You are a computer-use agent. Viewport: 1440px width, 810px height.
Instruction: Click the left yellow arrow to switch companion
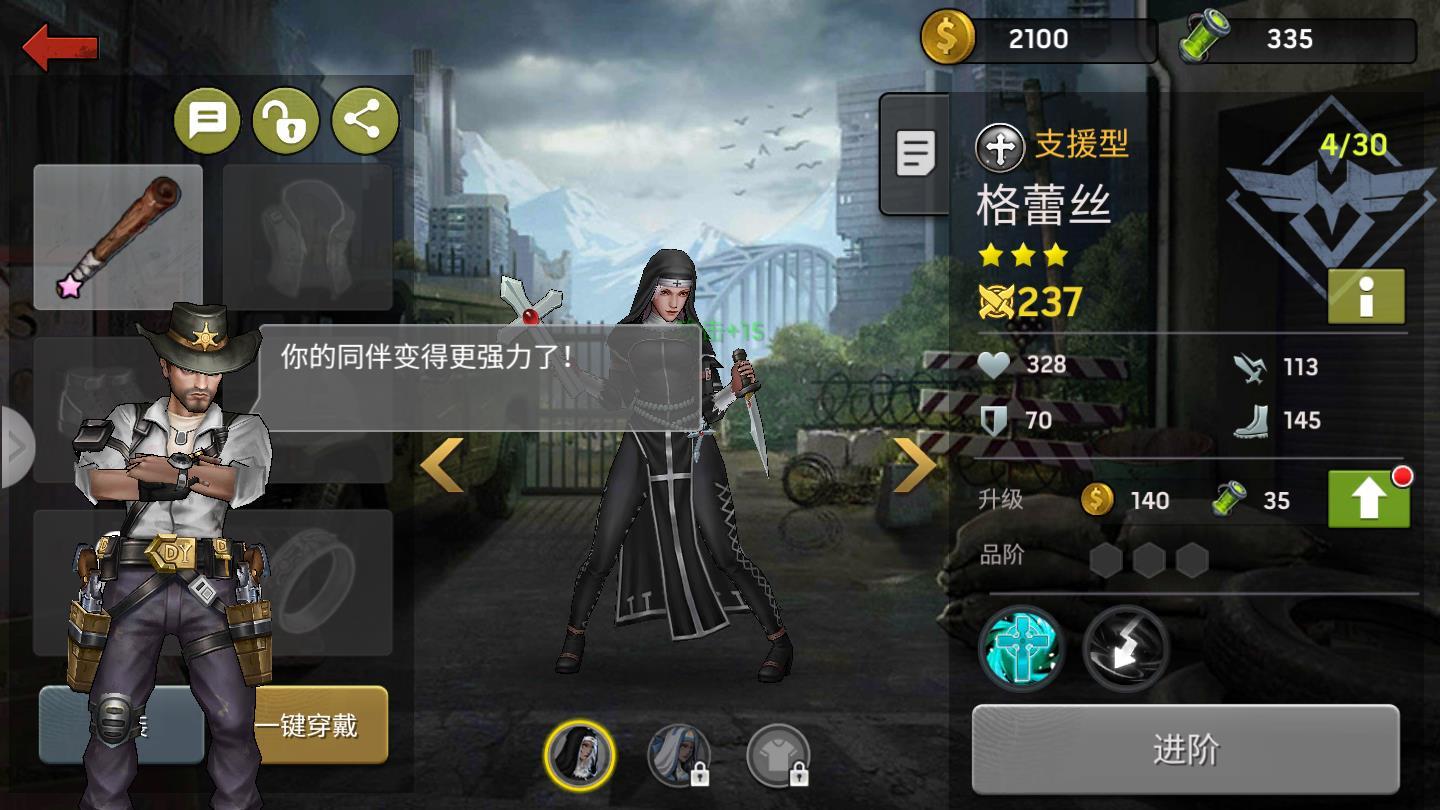click(444, 462)
